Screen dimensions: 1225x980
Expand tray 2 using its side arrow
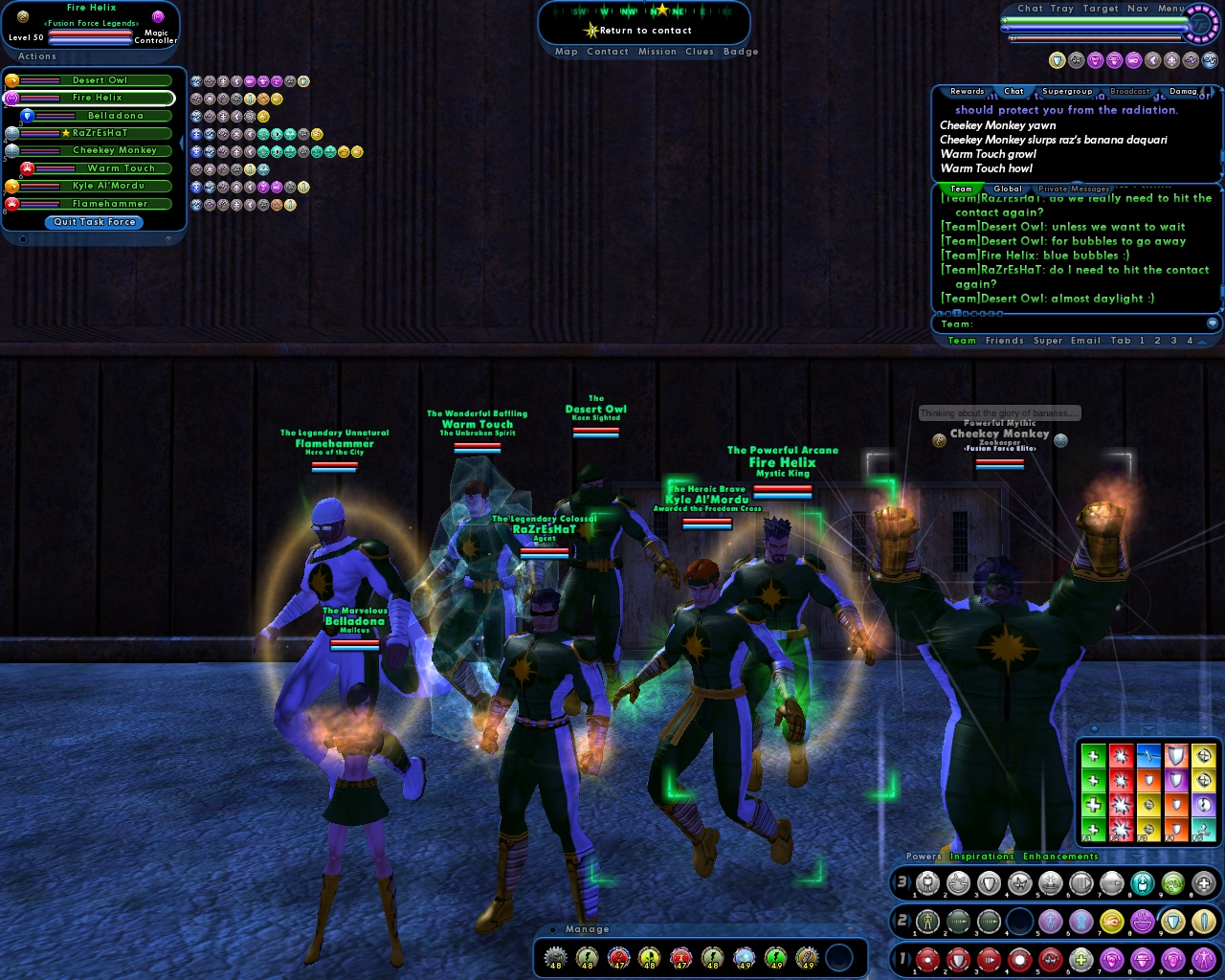click(x=908, y=921)
